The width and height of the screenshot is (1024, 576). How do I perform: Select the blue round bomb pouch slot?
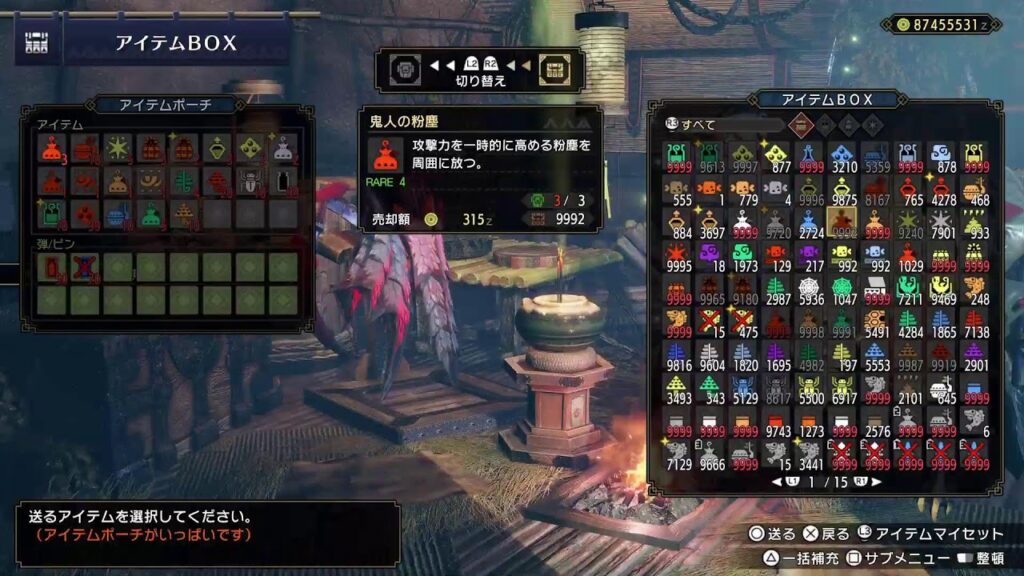pyautogui.click(x=118, y=214)
